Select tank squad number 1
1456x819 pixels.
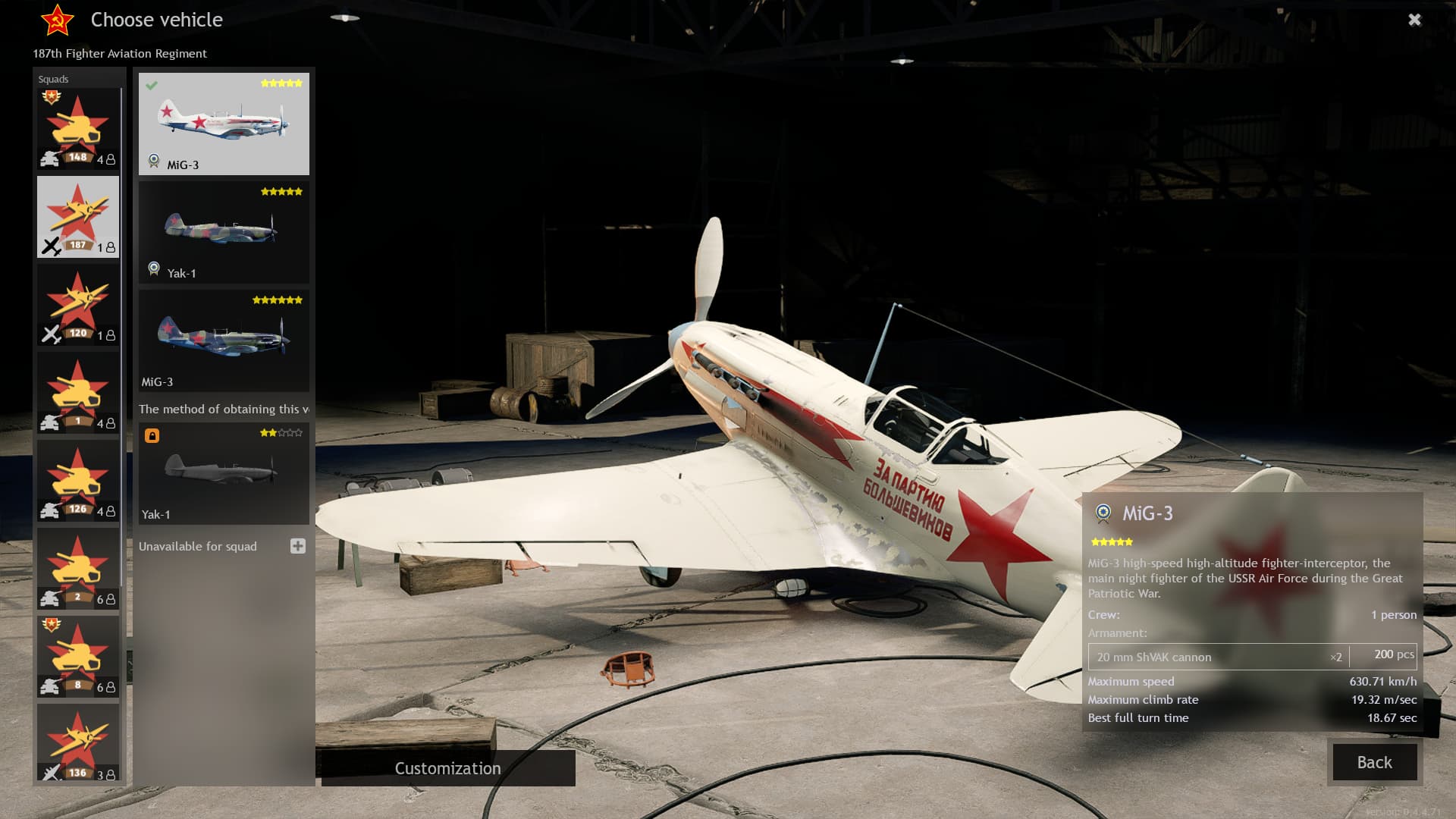pyautogui.click(x=78, y=393)
